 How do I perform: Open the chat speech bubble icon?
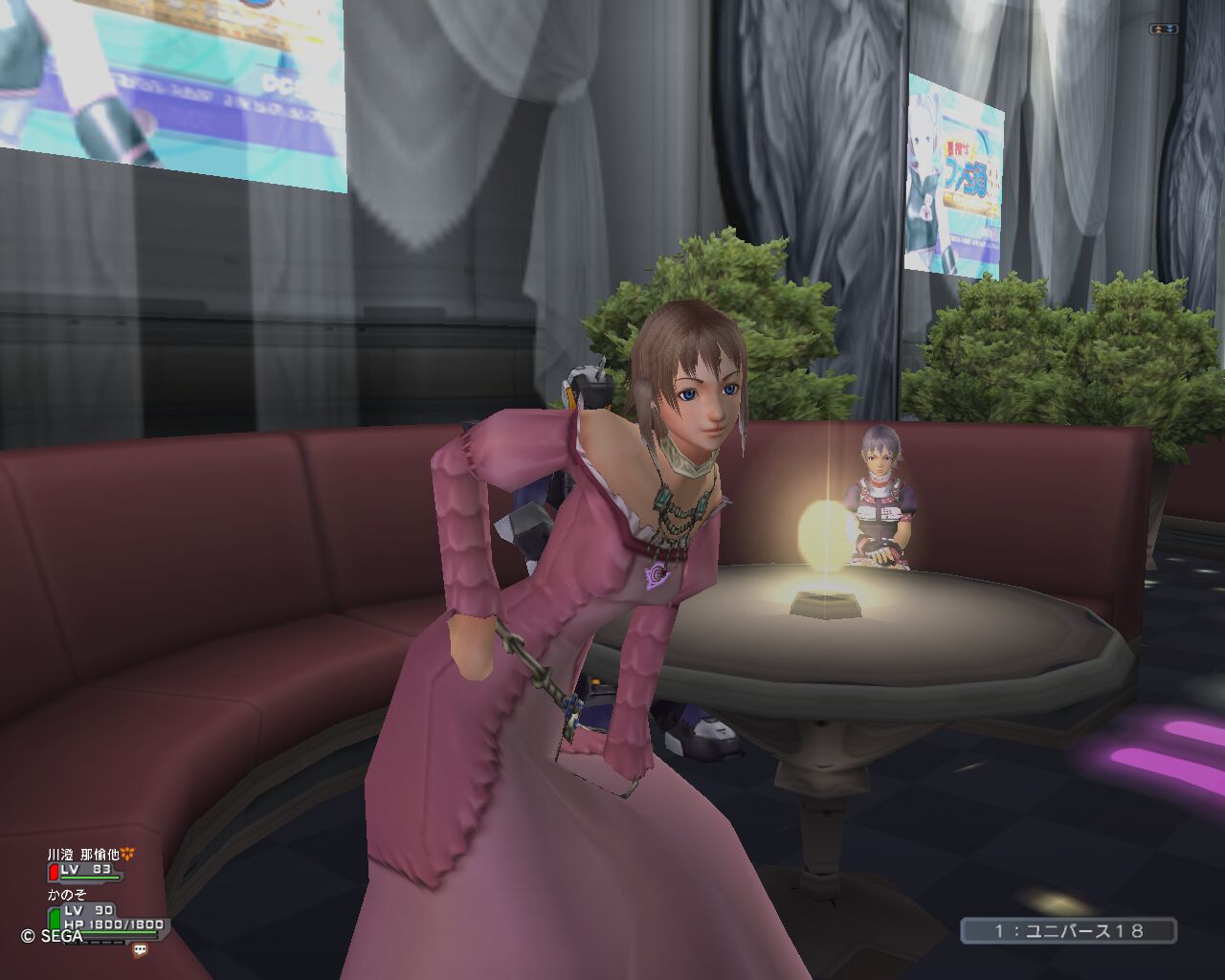click(x=140, y=950)
